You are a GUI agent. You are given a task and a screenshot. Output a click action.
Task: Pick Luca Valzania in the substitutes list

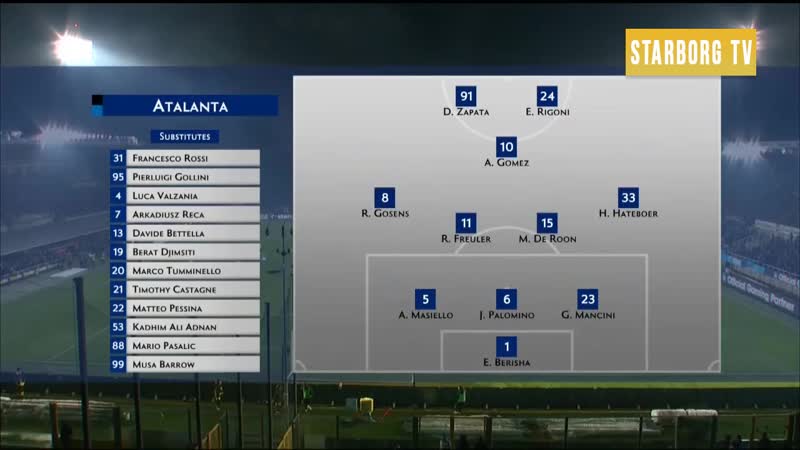tap(185, 196)
